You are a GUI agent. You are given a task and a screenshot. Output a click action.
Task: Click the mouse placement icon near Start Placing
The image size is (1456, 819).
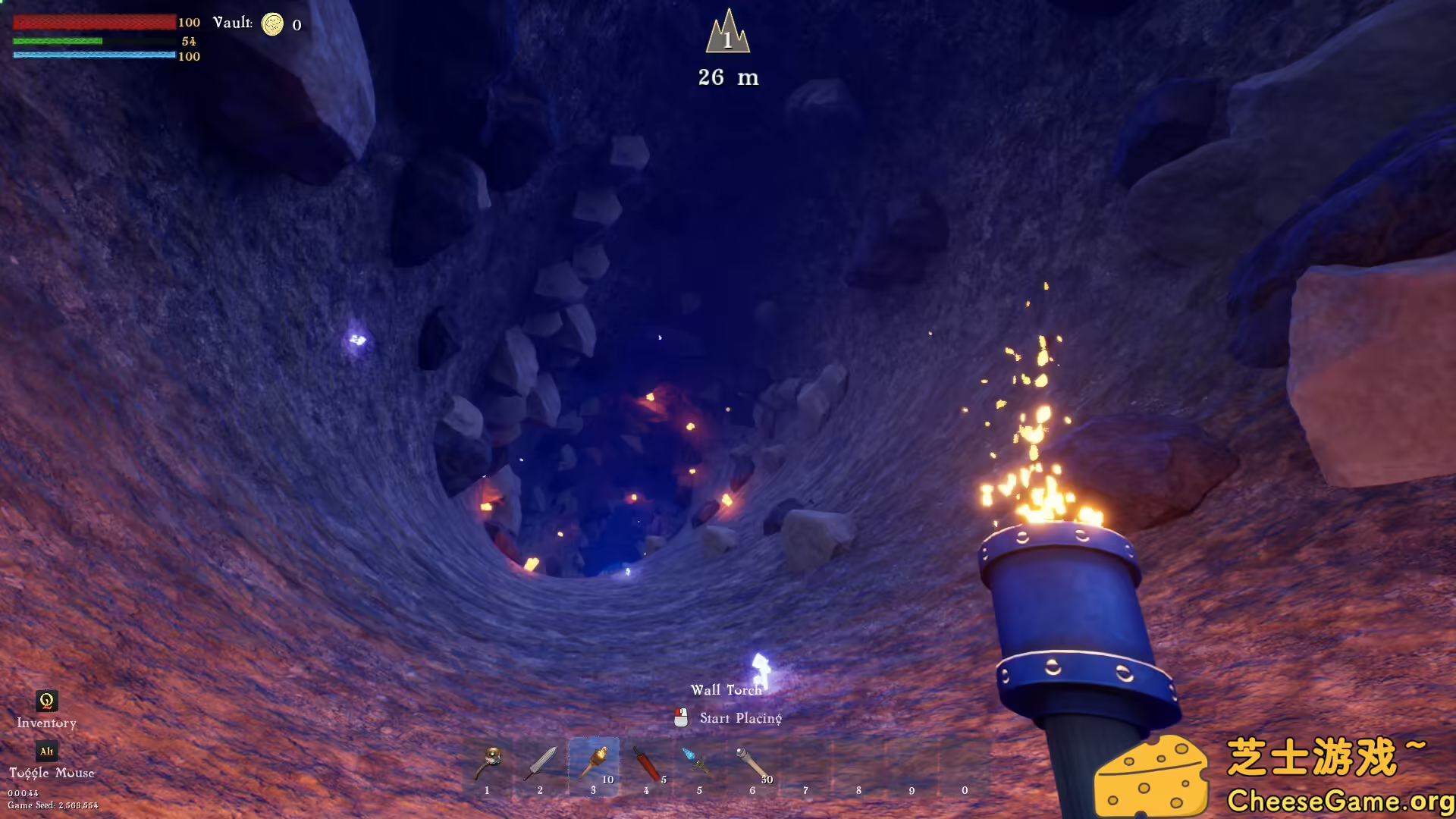tap(679, 717)
